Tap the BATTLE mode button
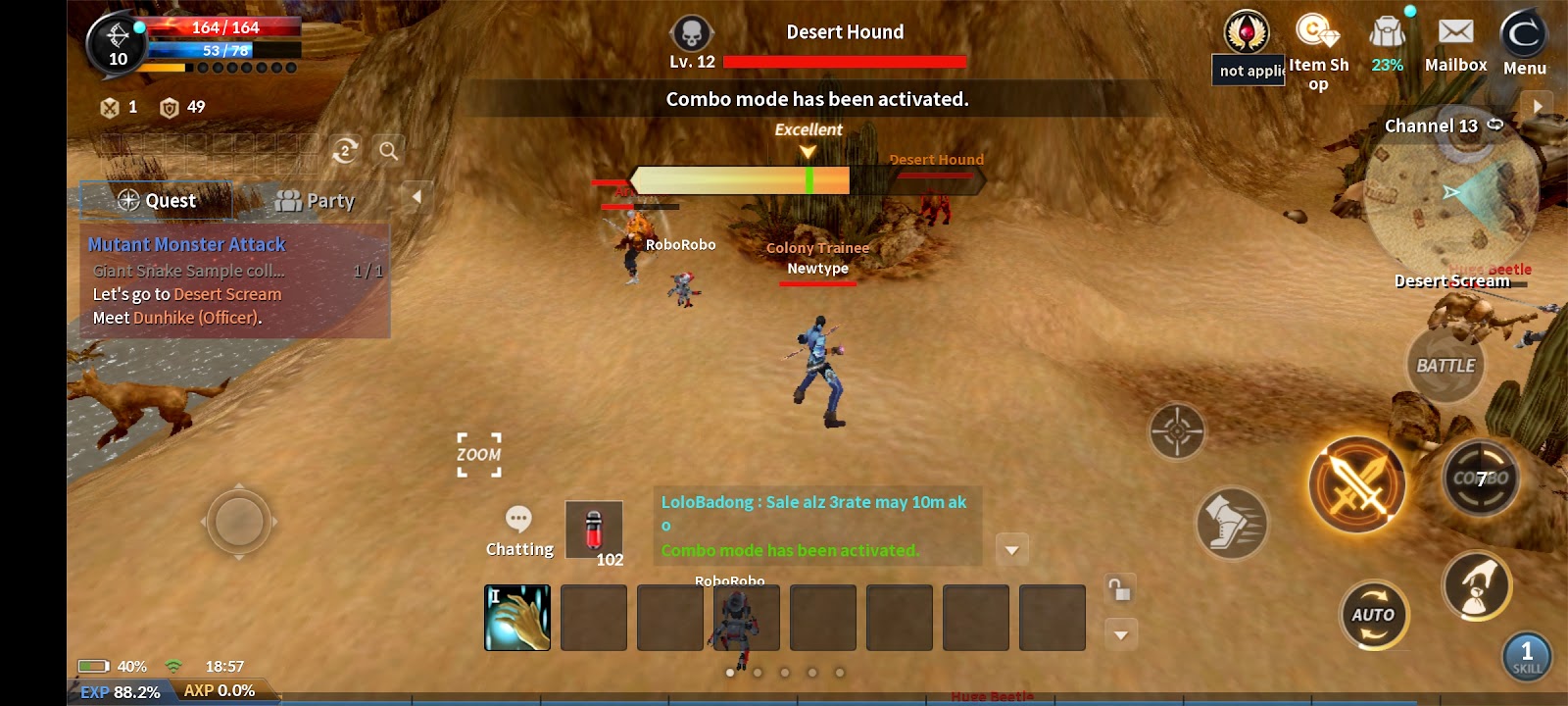The height and width of the screenshot is (706, 1568). [1445, 365]
